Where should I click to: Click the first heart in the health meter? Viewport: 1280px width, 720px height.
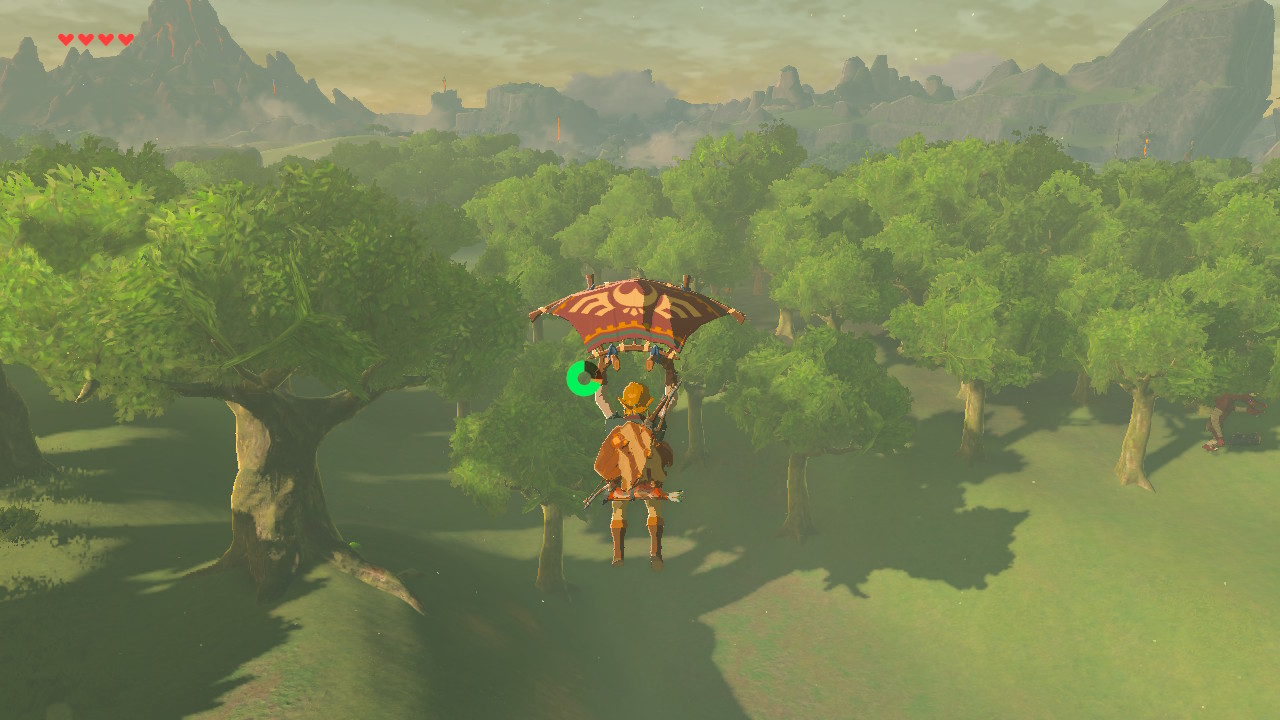click(x=66, y=38)
